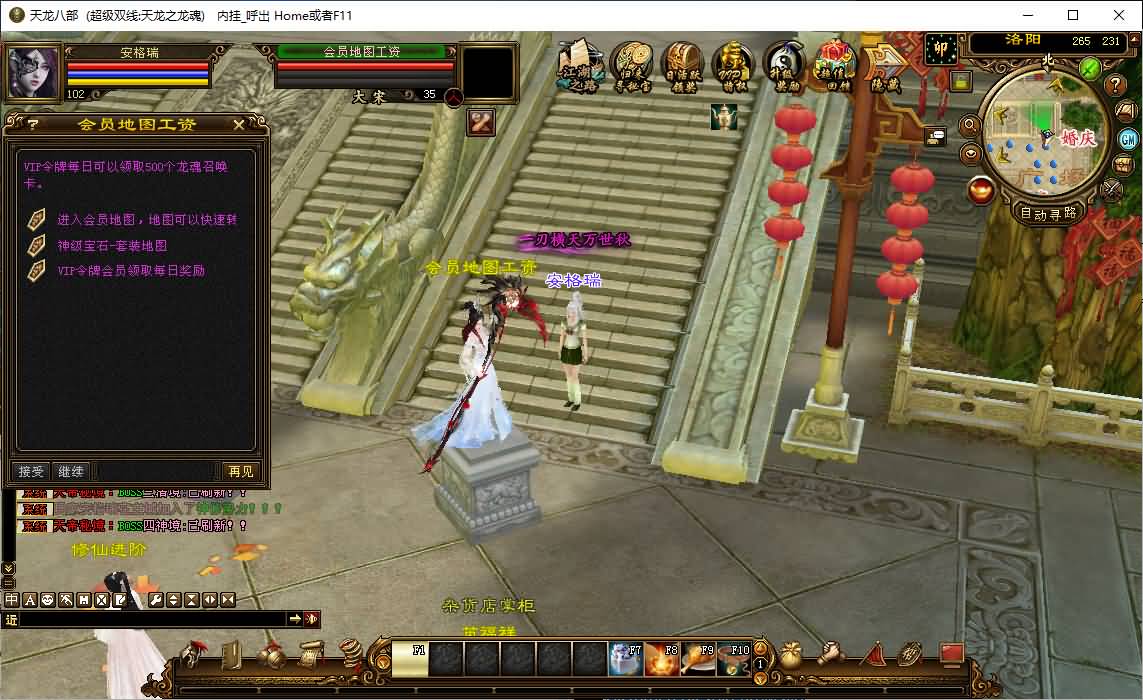Open 升级奖励 yin-yang icon
This screenshot has width=1143, height=700.
(785, 66)
